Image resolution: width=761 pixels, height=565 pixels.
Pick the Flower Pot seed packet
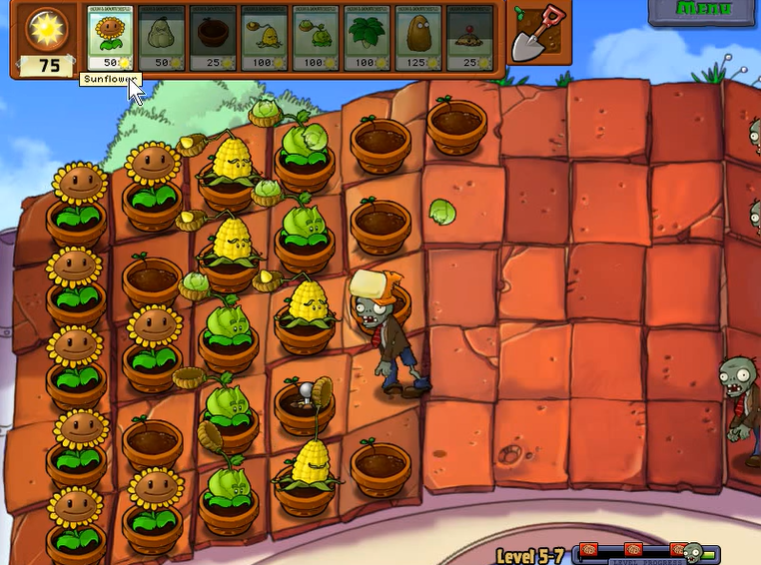pos(213,38)
